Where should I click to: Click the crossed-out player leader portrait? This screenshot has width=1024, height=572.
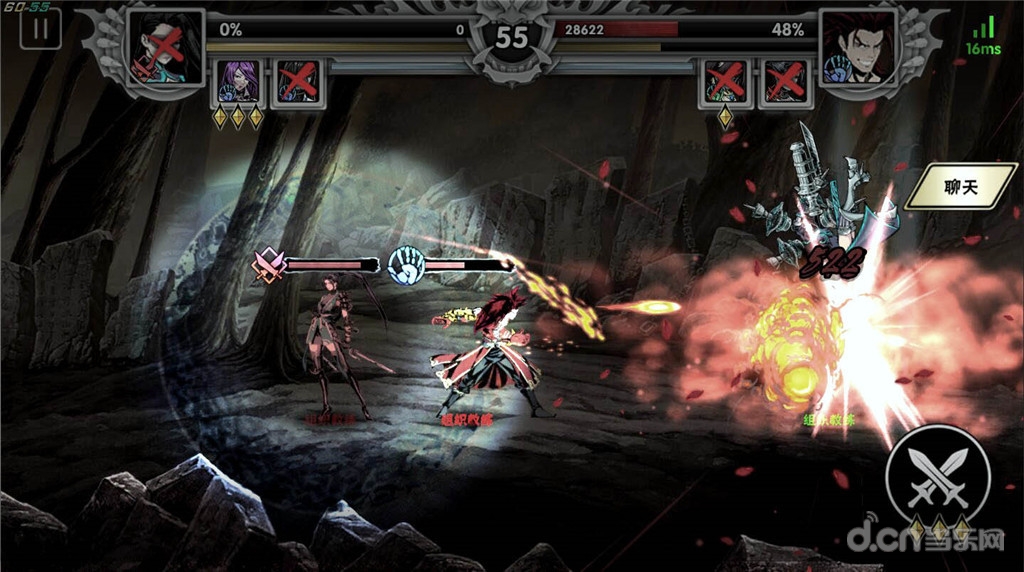tap(166, 48)
